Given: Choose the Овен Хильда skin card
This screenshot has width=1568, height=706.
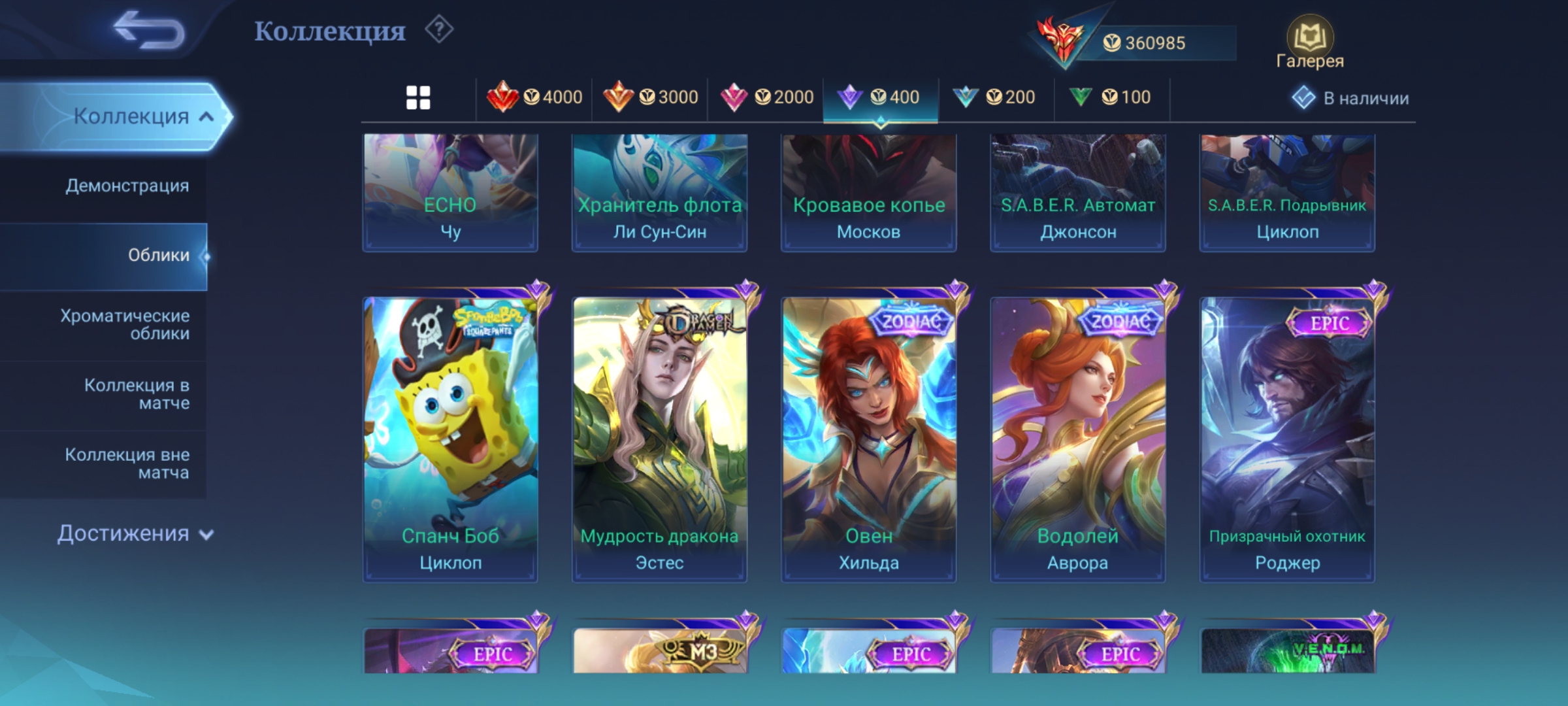Looking at the screenshot, I should (868, 438).
